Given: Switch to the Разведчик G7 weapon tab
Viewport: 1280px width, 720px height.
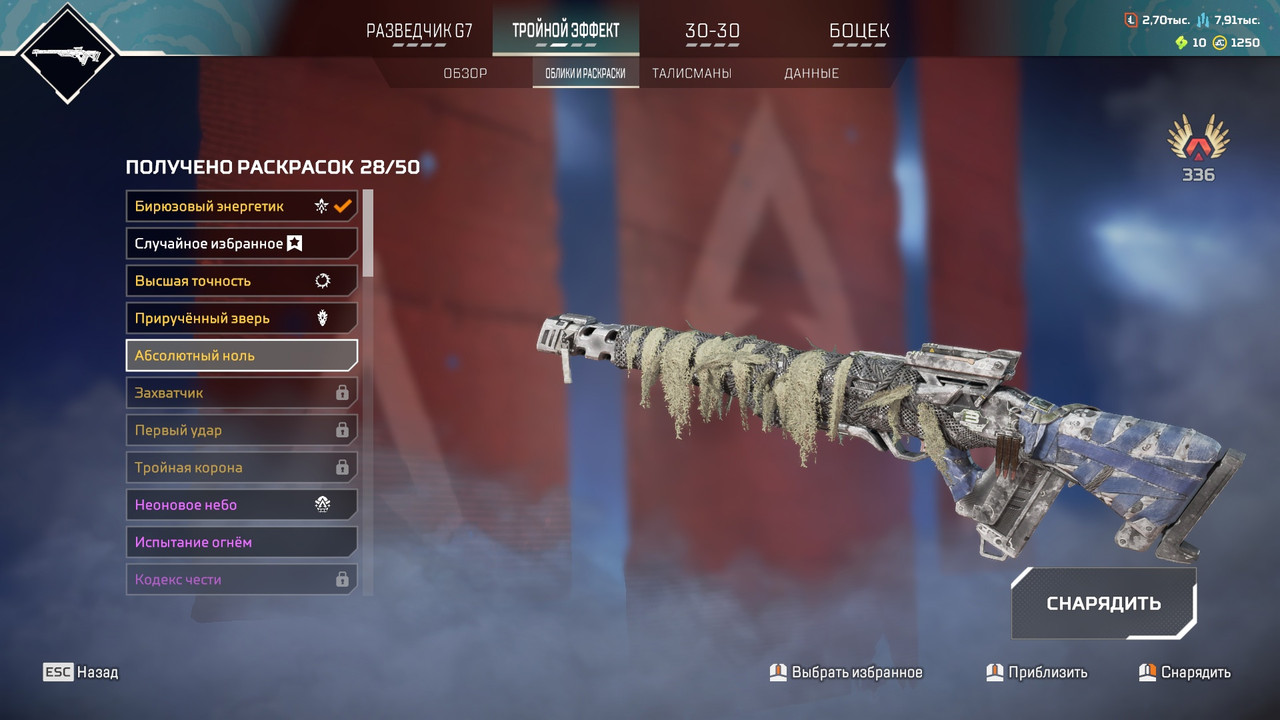Looking at the screenshot, I should click(419, 30).
